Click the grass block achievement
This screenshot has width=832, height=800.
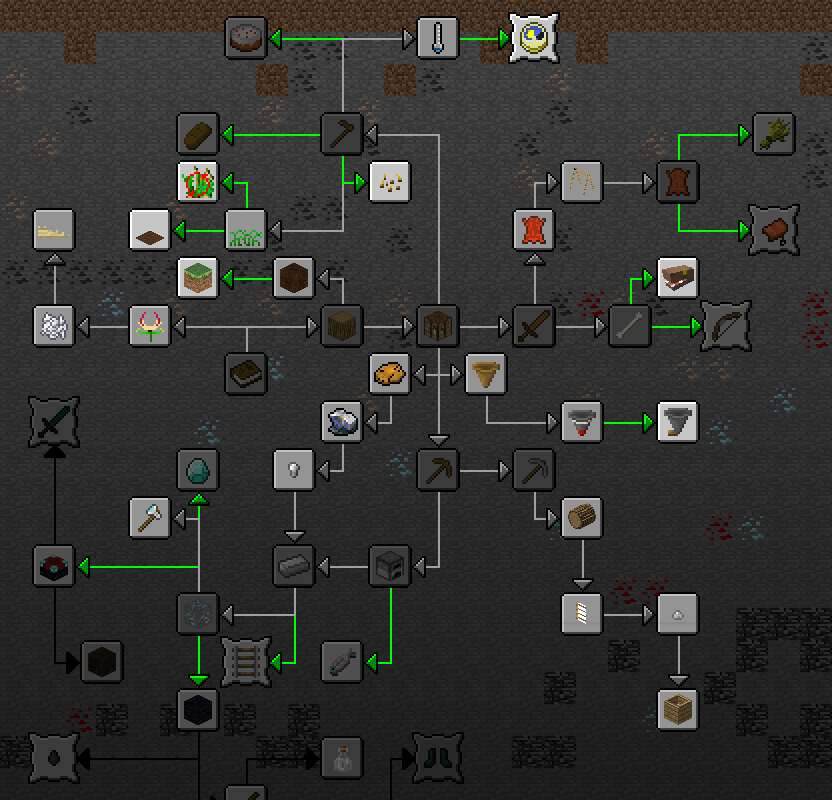coord(197,278)
